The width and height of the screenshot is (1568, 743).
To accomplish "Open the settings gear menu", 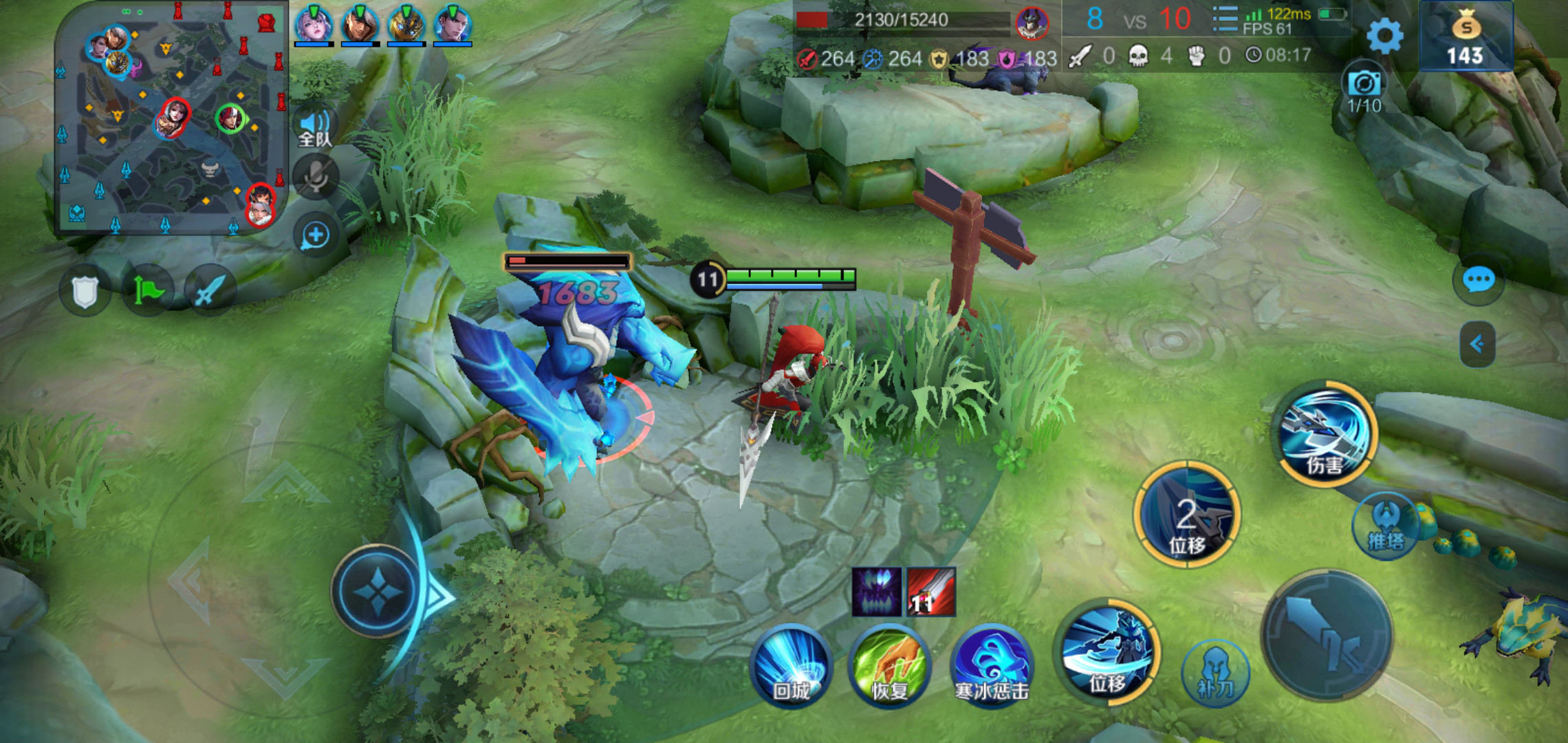I will click(x=1384, y=36).
